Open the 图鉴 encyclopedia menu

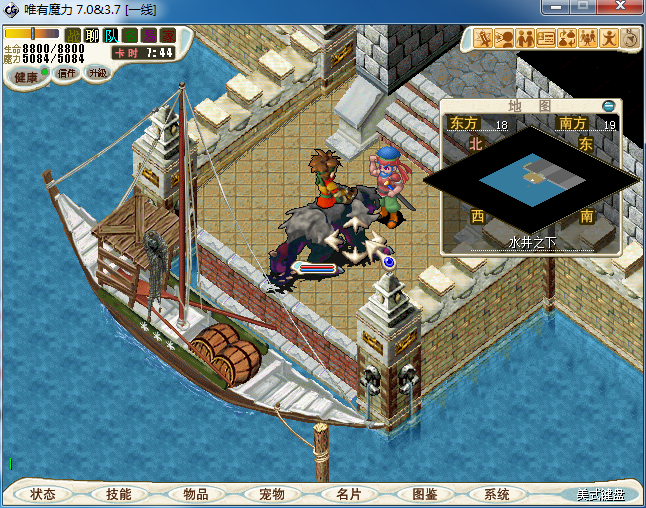424,494
